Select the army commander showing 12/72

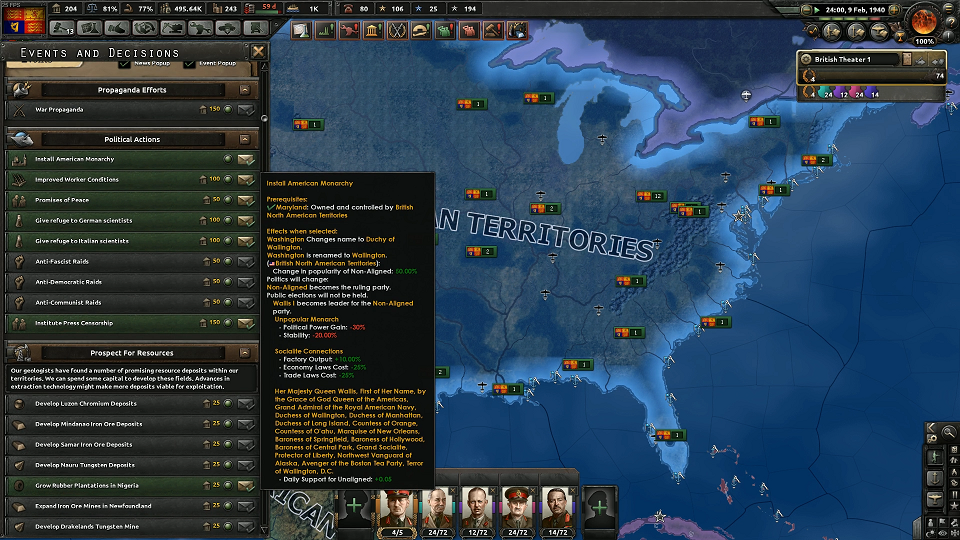point(477,506)
